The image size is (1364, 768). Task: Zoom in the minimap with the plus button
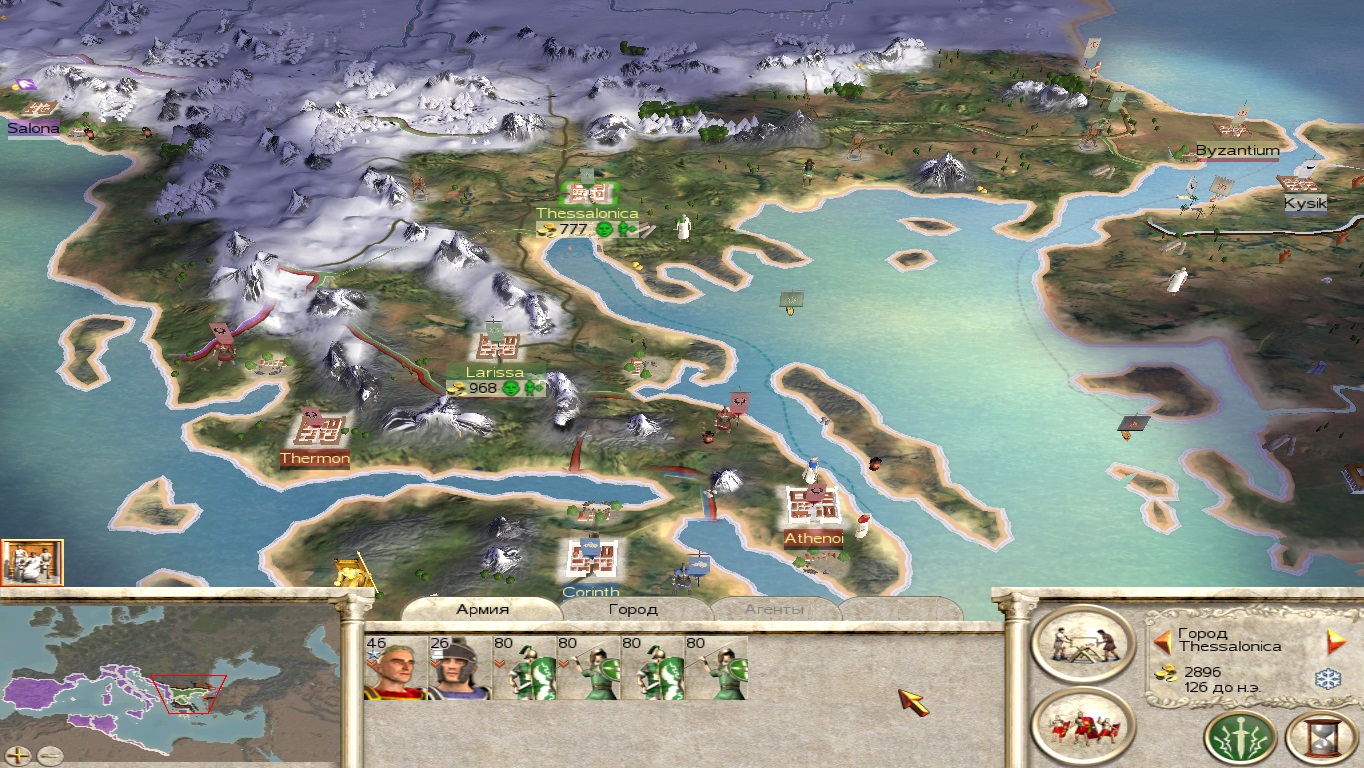coord(18,756)
